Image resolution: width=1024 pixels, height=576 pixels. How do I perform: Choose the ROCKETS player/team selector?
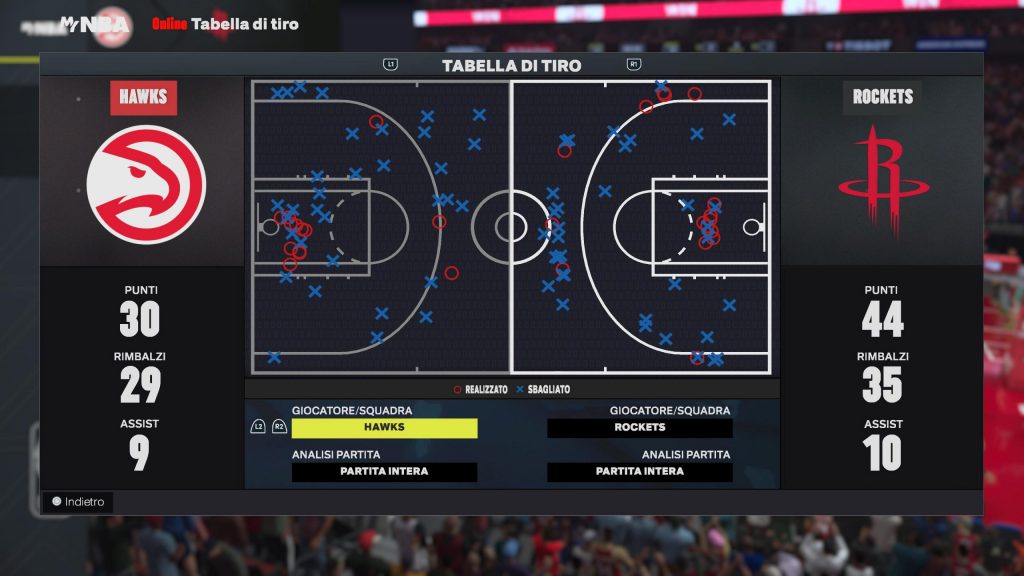[640, 428]
